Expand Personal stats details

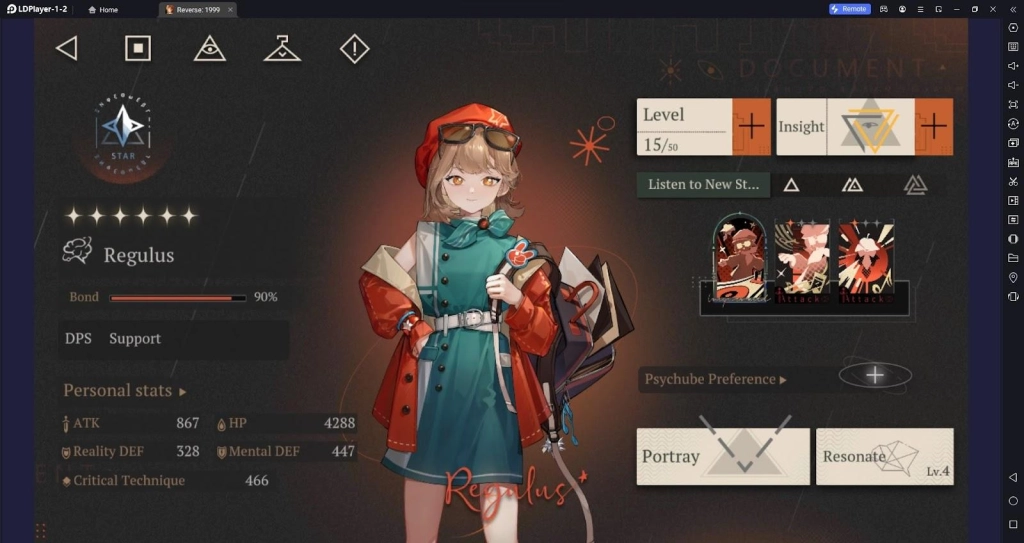[125, 390]
